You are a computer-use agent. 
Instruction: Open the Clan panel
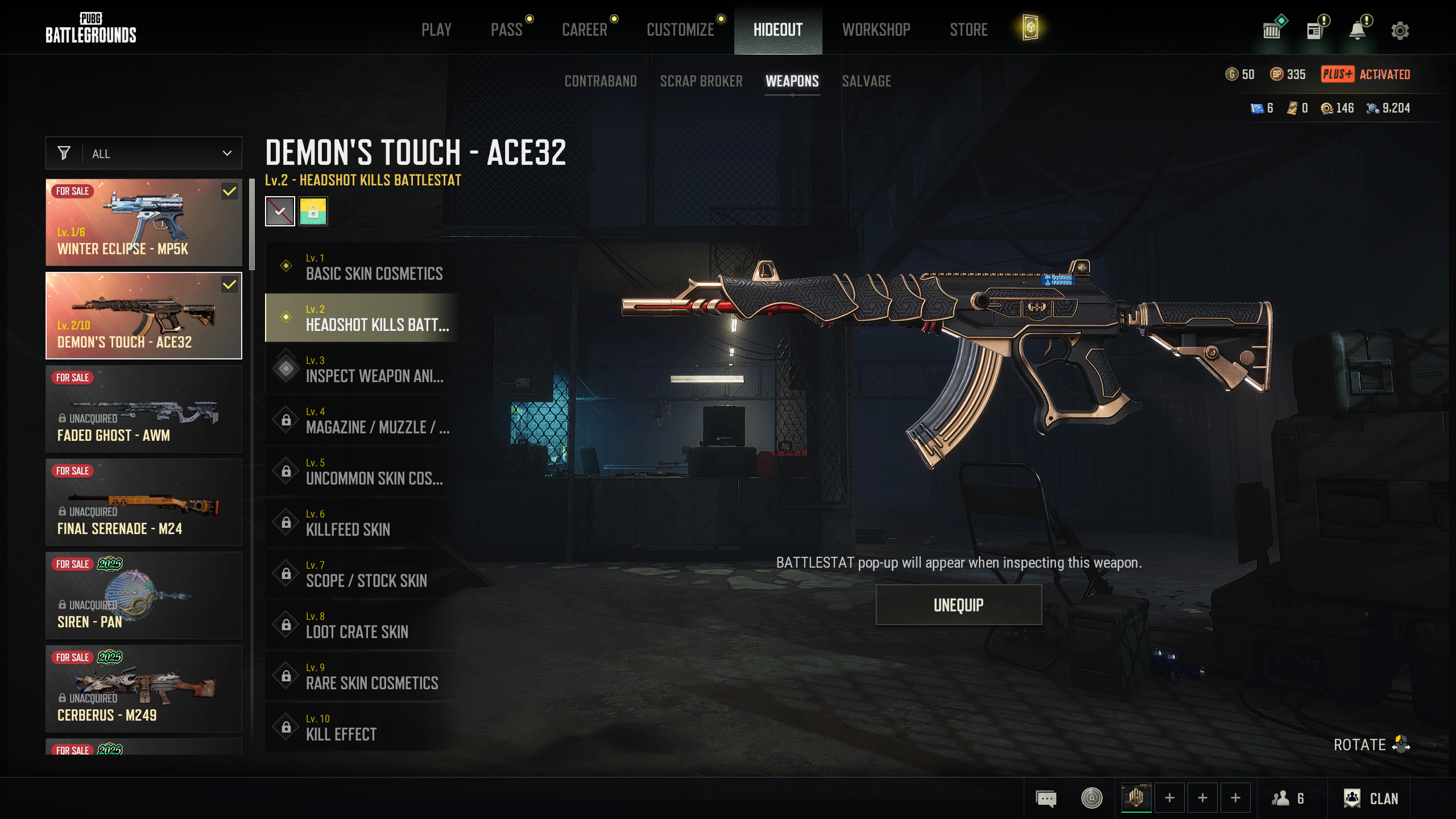1371,799
